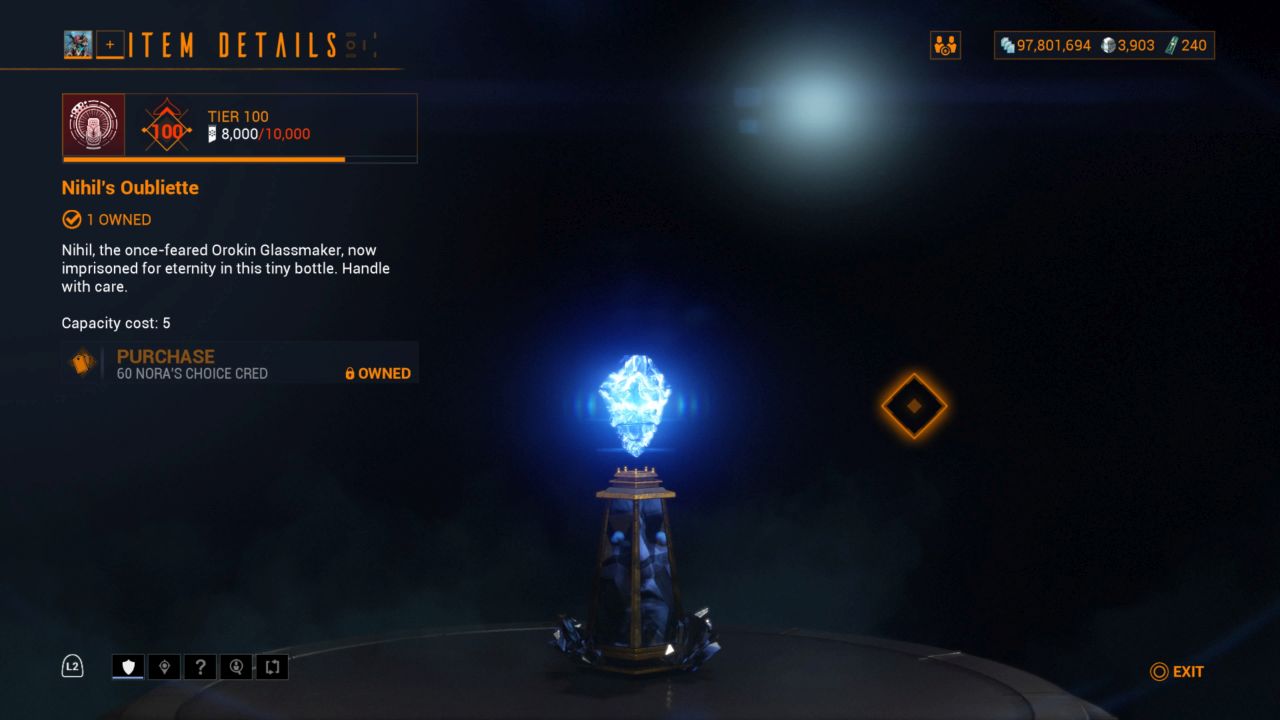Select the shield icon in bottom toolbar
This screenshot has width=1280, height=720.
(x=127, y=666)
